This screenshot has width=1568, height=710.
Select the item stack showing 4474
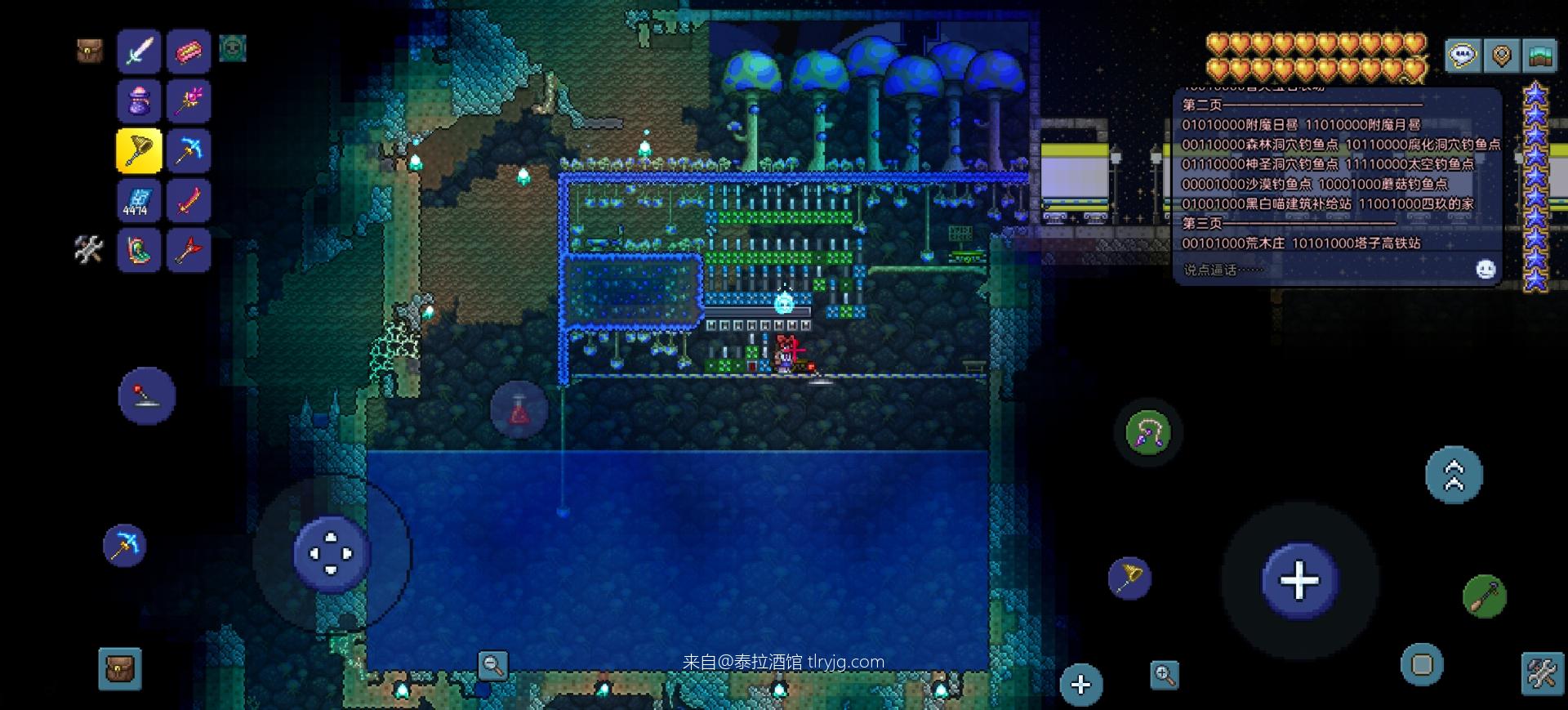click(x=139, y=200)
